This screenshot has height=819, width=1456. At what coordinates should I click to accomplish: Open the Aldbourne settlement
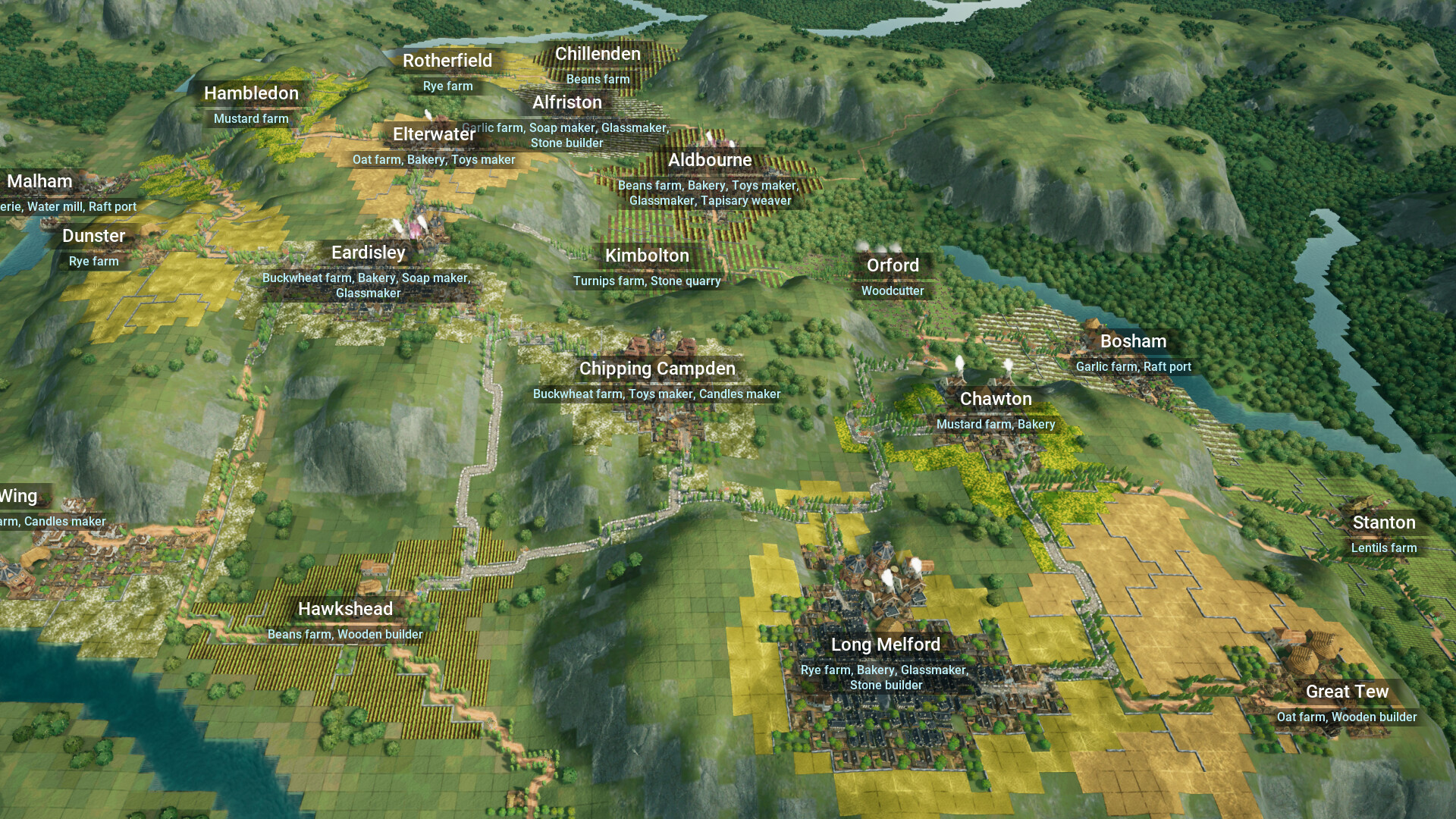710,160
